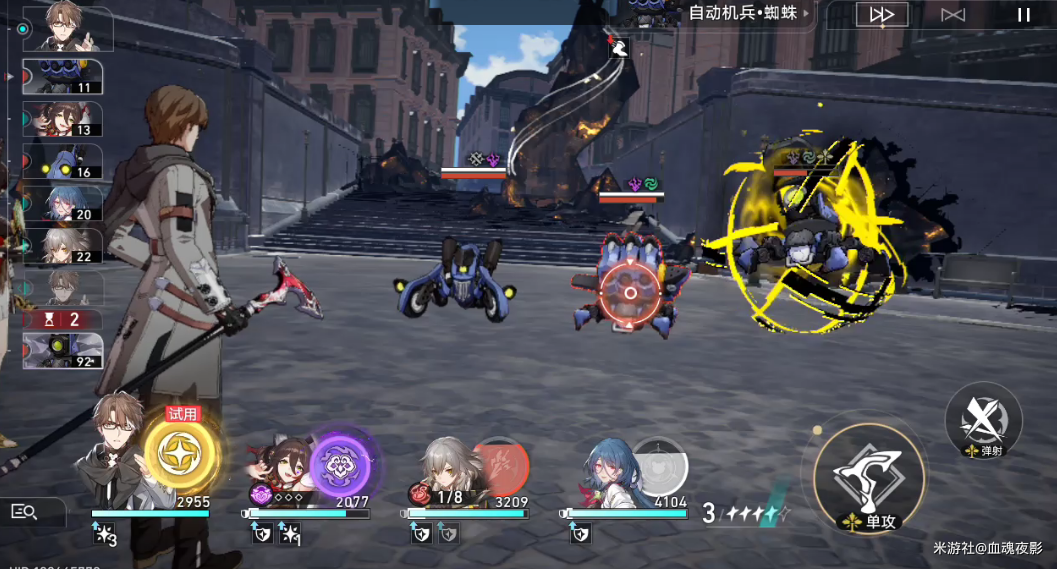Activate the 弹射 skill button
Viewport: 1057px width, 569px height.
point(983,420)
